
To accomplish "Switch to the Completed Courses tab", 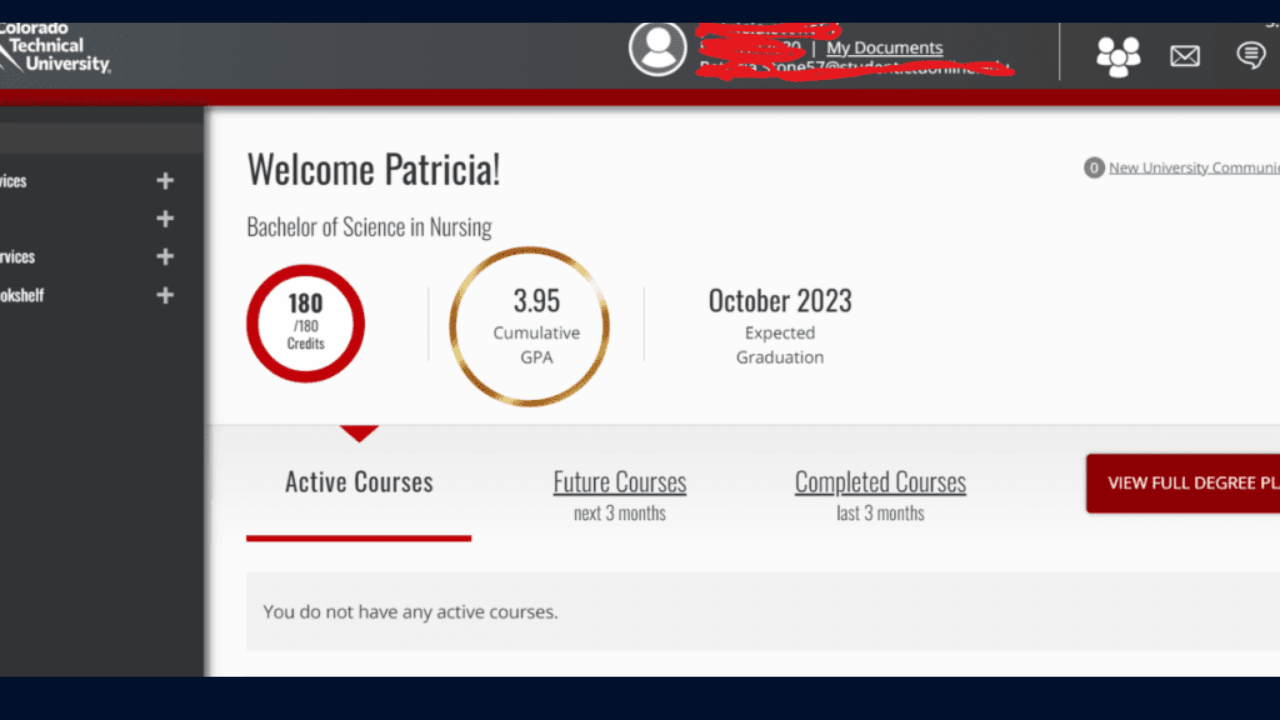I will pyautogui.click(x=879, y=482).
